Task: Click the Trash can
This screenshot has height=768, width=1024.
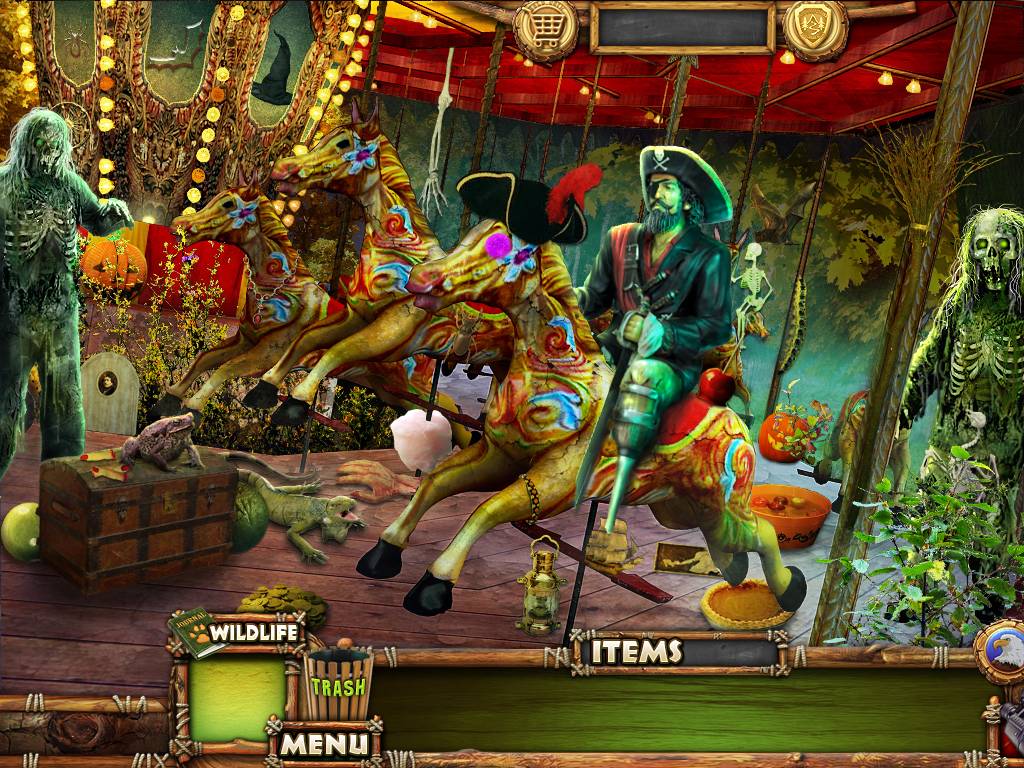Action: [x=338, y=685]
